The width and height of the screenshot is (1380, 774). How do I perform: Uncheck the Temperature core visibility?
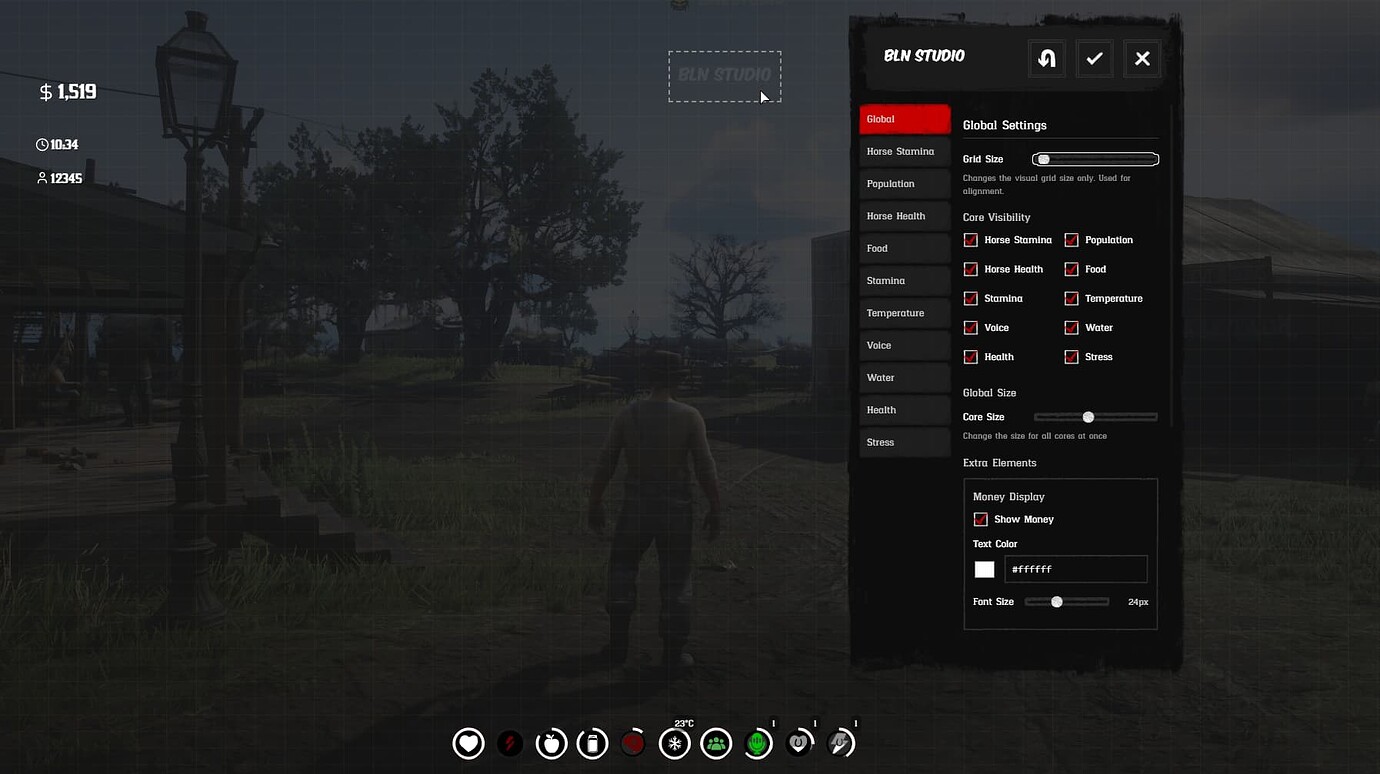click(1071, 298)
